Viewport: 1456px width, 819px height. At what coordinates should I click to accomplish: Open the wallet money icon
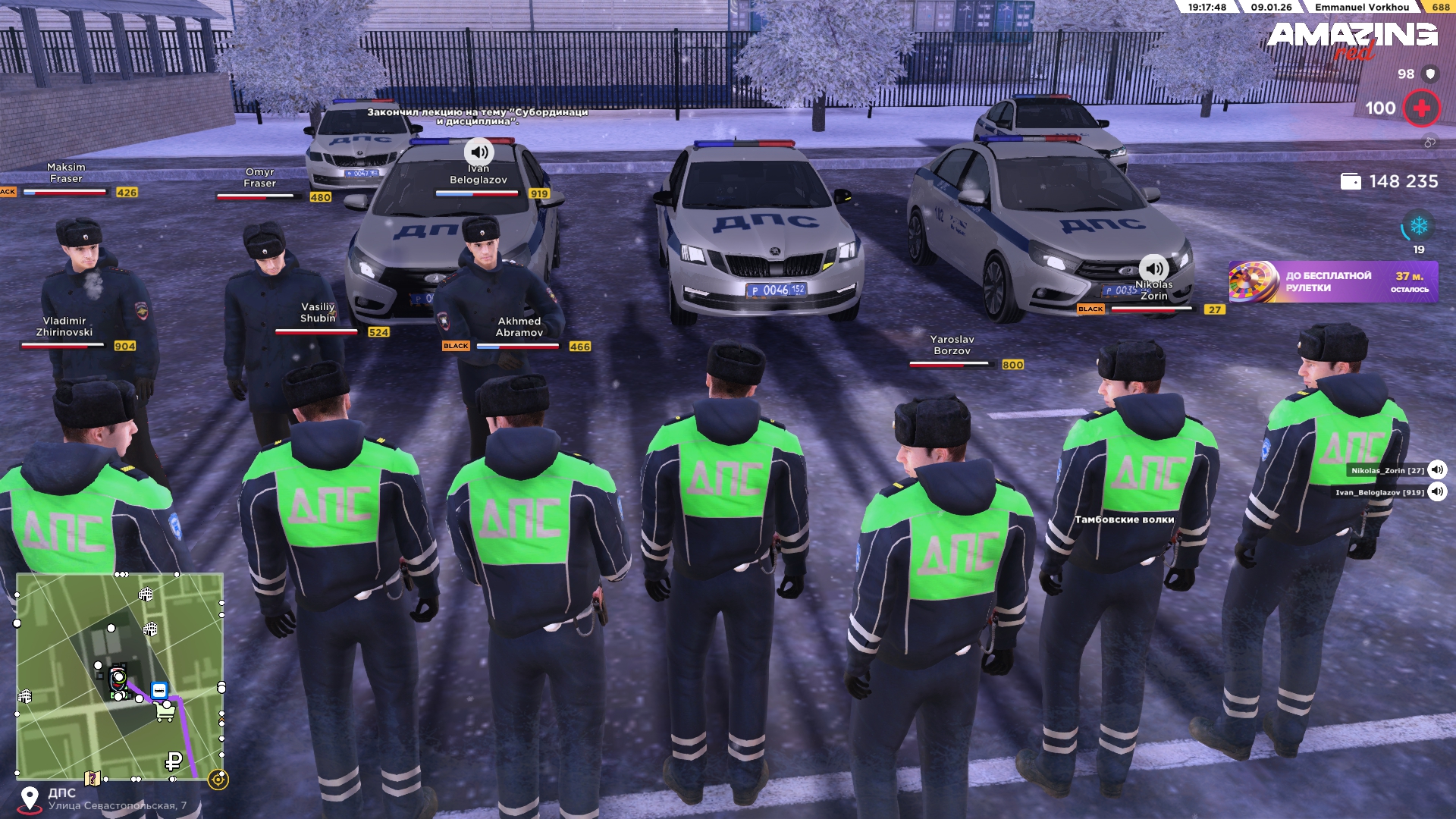[x=1351, y=182]
